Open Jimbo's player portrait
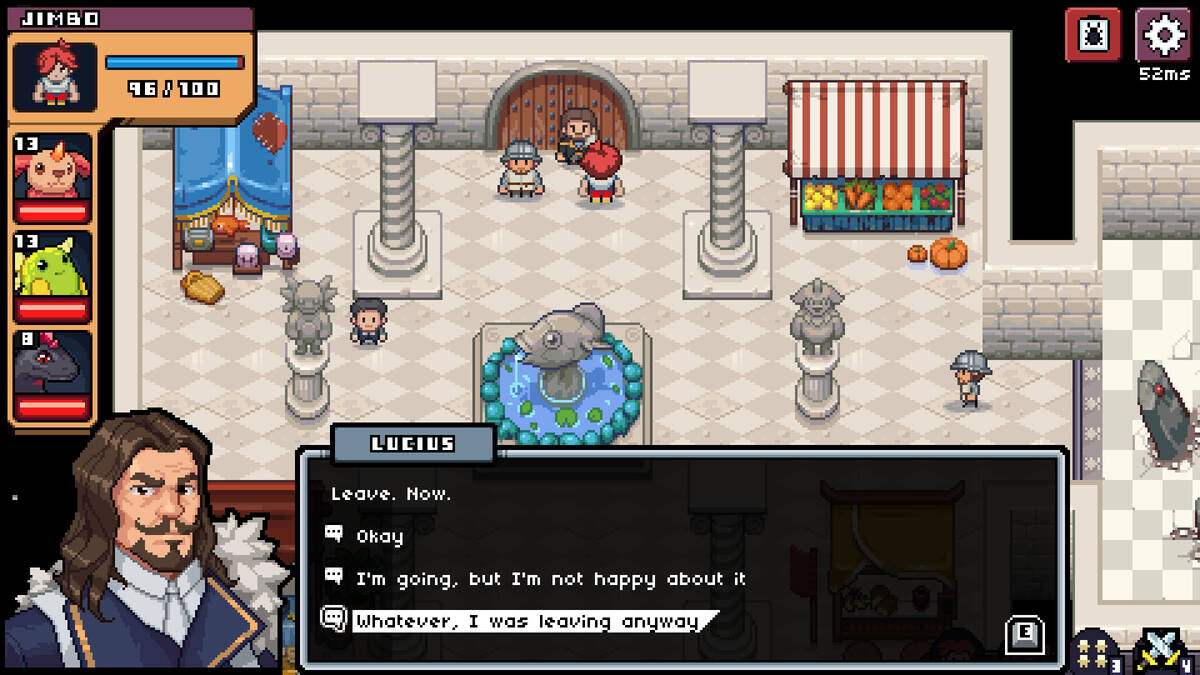The width and height of the screenshot is (1200, 675). click(55, 77)
